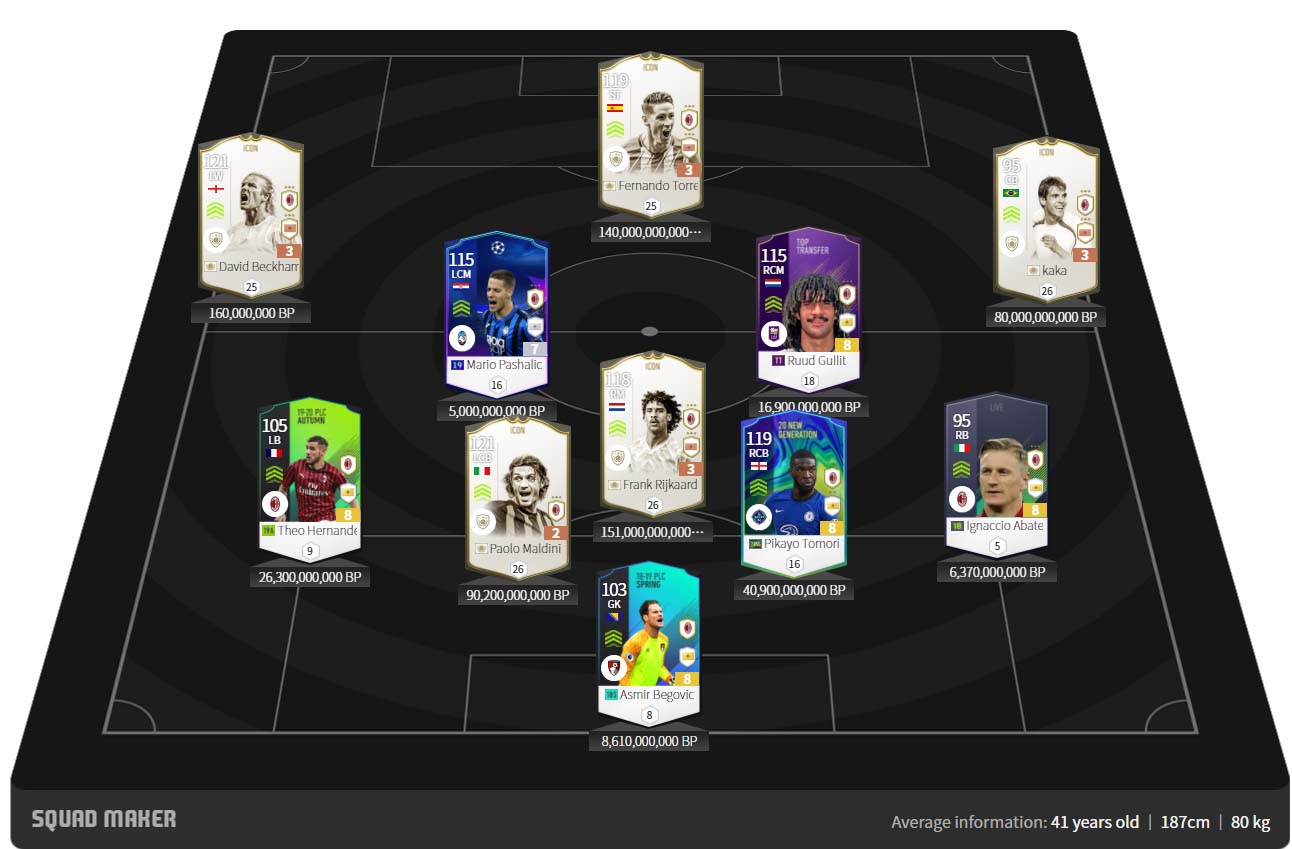Screen dimensions: 1292x849
Task: Choose goalkeeper Asmir Begovic card
Action: click(649, 640)
